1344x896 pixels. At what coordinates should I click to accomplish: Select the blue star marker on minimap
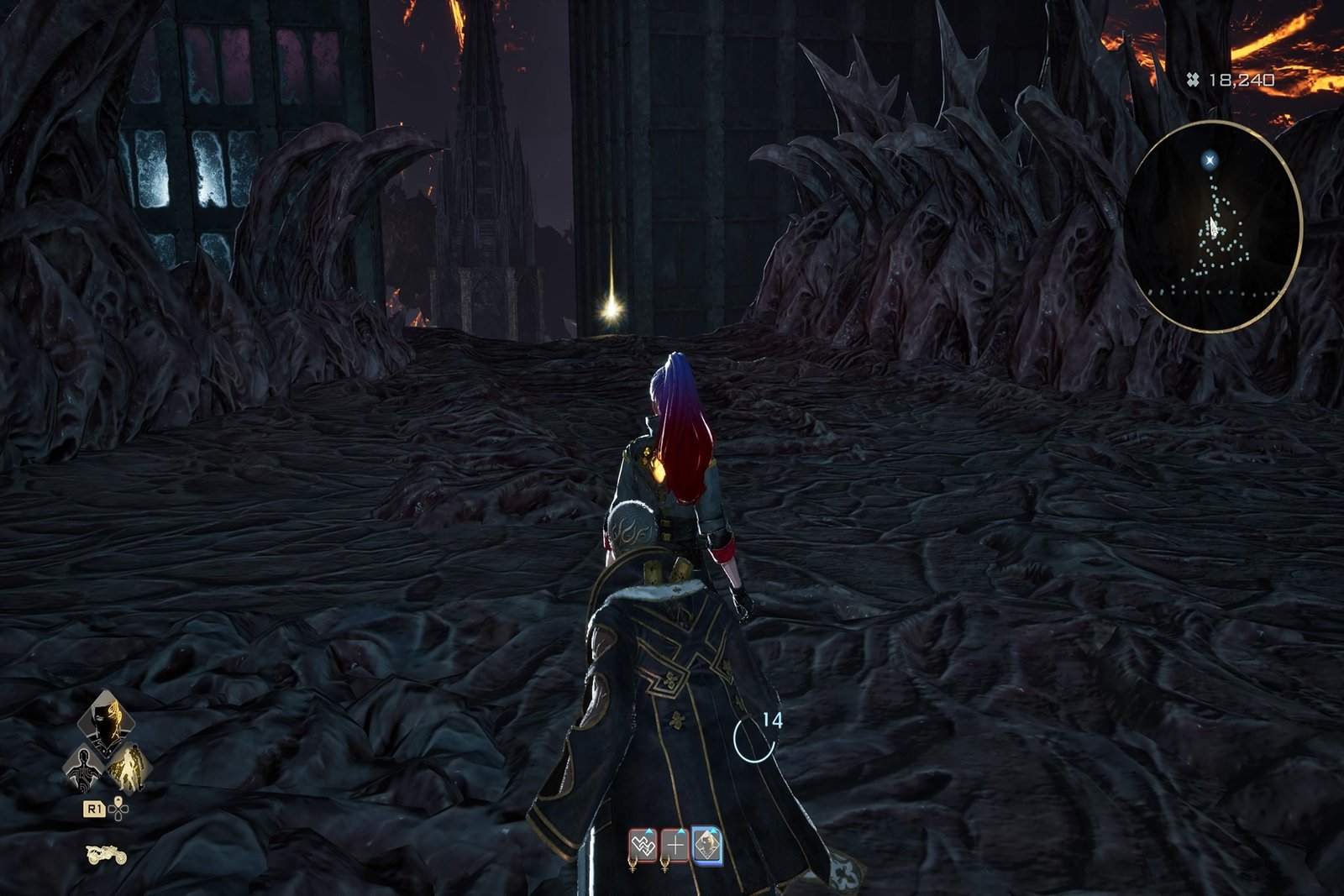coord(1210,159)
